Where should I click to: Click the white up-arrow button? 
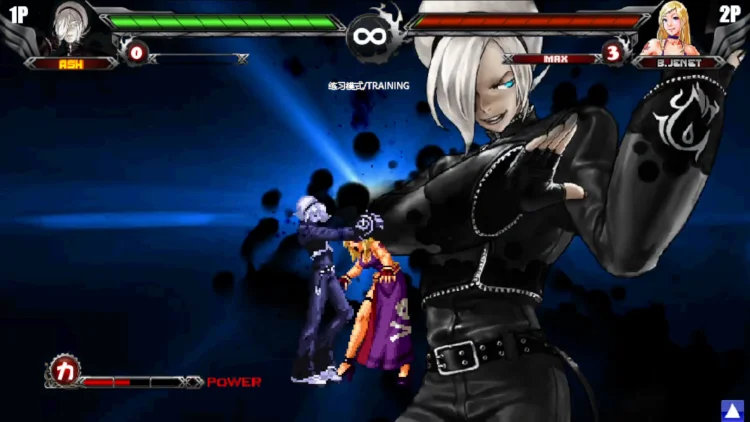tap(734, 409)
